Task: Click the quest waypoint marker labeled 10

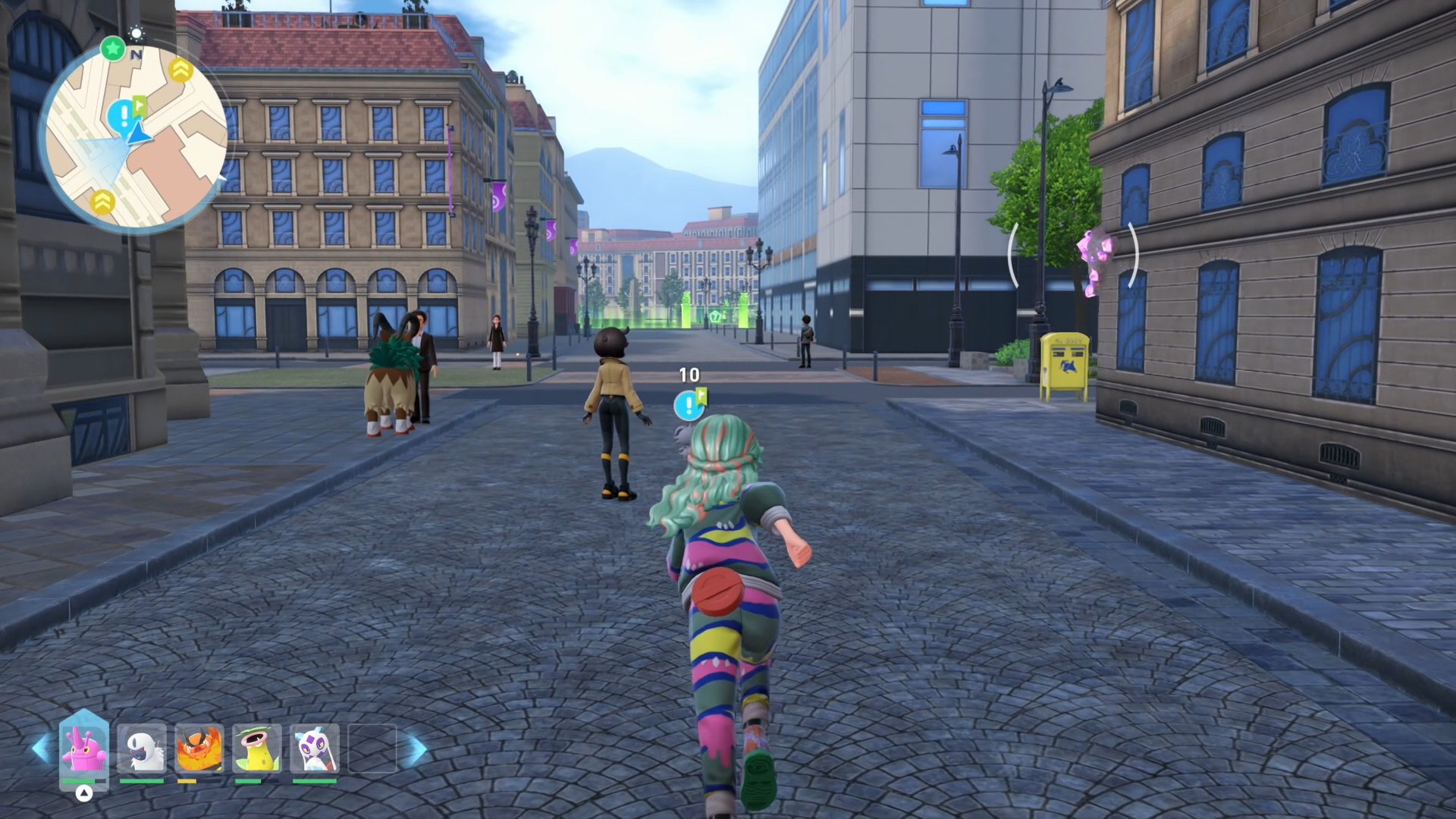Action: pos(689,405)
